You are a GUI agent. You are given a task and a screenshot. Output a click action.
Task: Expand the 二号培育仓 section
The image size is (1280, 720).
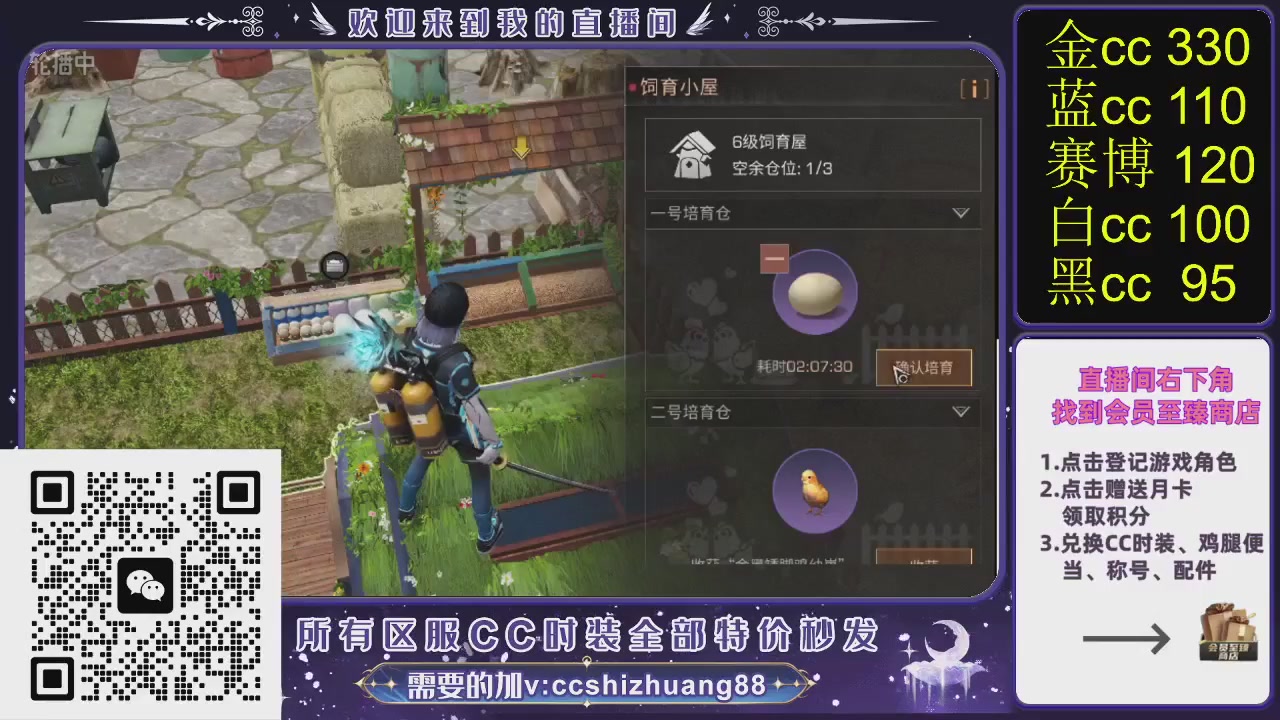[960, 411]
